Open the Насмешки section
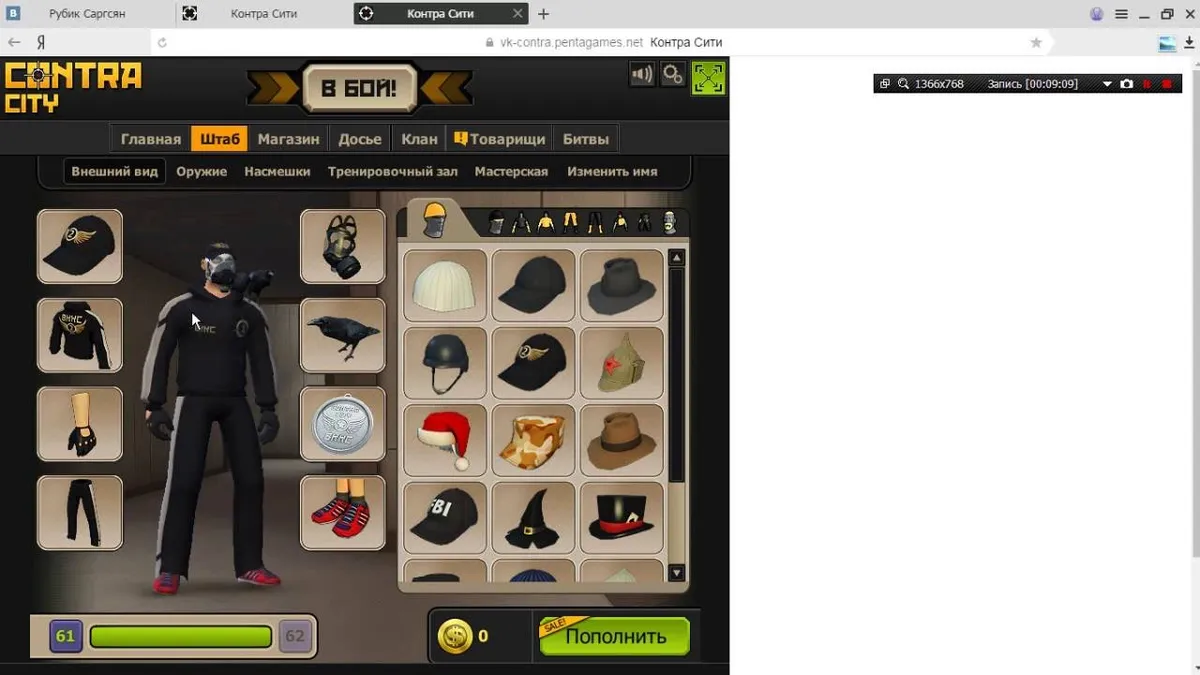The height and width of the screenshot is (675, 1200). click(x=277, y=171)
